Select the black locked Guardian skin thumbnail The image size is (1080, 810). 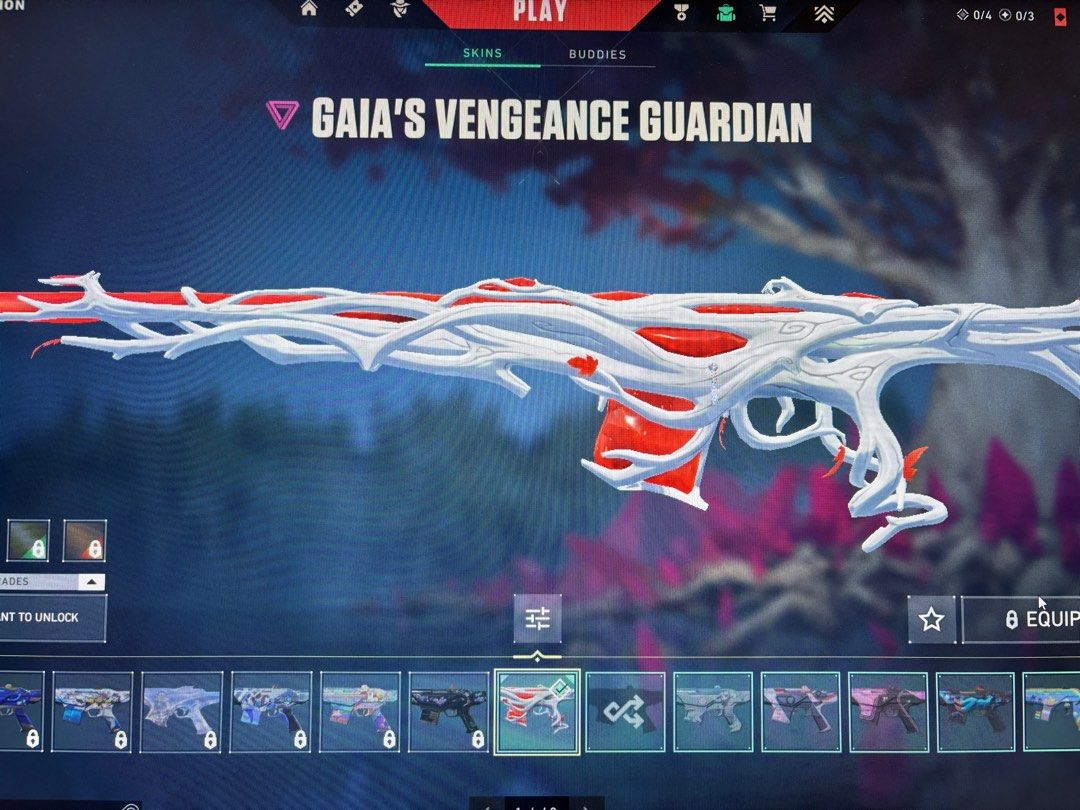click(448, 711)
